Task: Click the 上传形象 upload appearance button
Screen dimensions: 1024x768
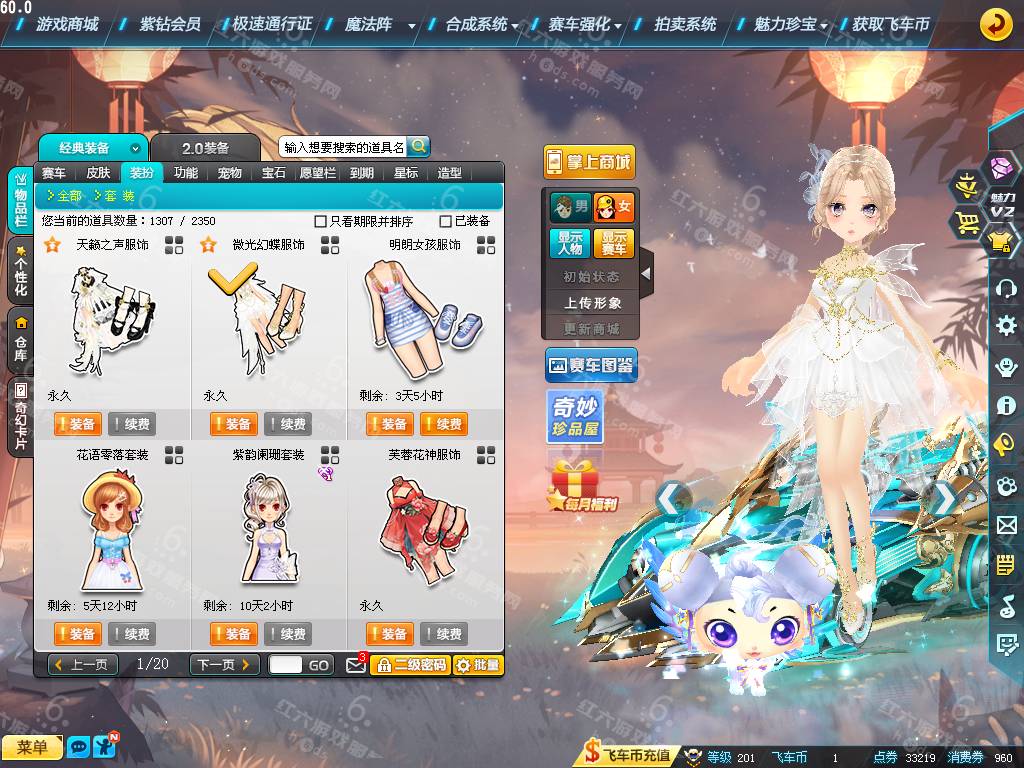Action: tap(593, 302)
